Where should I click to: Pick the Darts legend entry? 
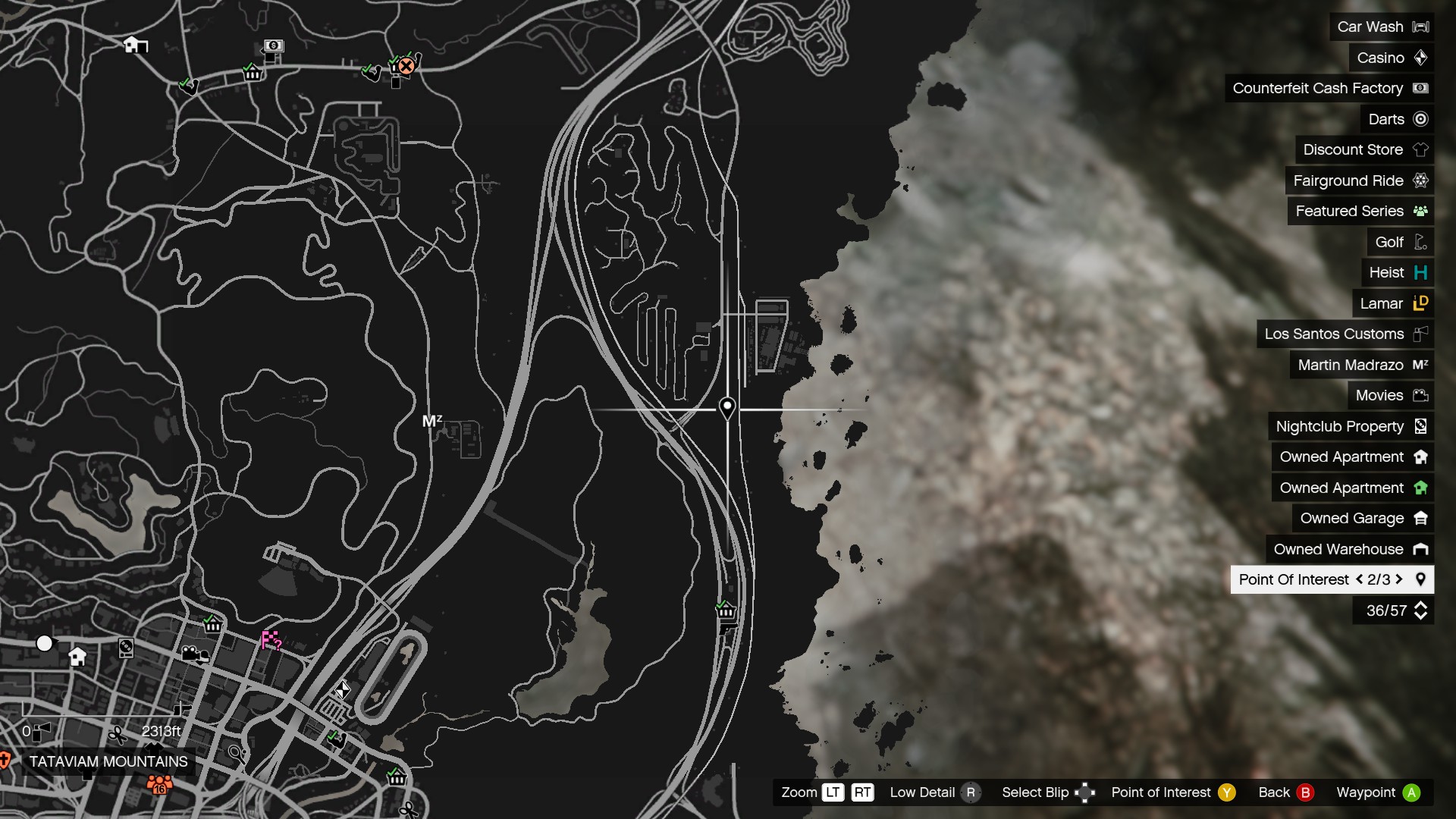(1397, 119)
